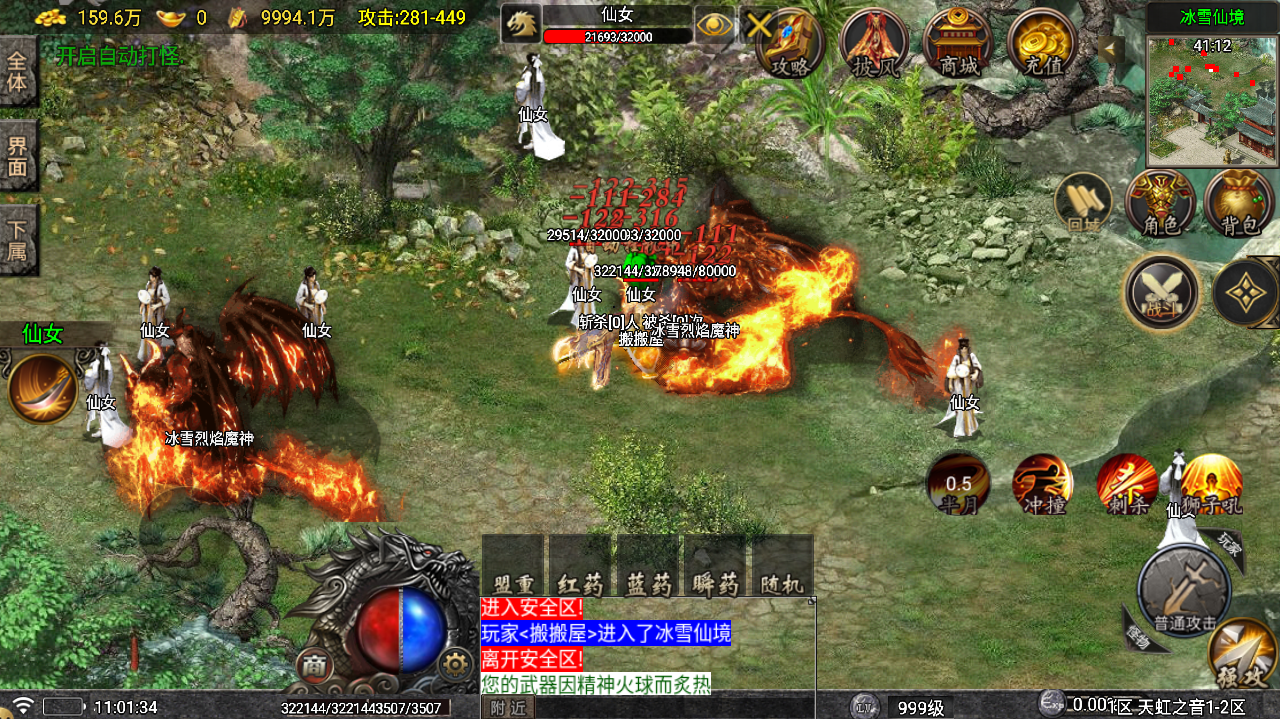The width and height of the screenshot is (1280, 719).
Task: Use the 冲撞 charge skill
Action: (x=1042, y=483)
